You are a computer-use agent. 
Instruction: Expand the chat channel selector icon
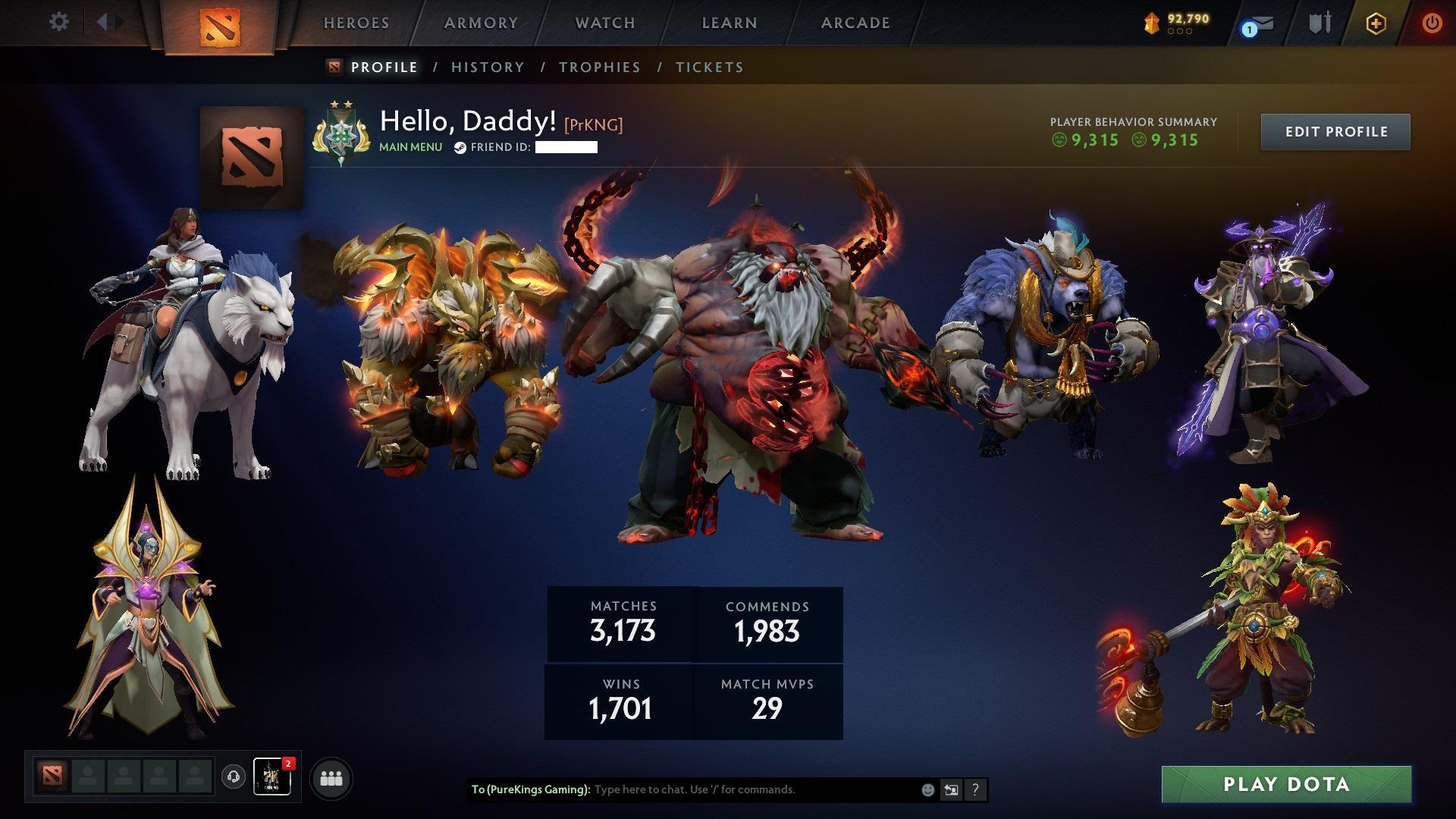point(952,789)
